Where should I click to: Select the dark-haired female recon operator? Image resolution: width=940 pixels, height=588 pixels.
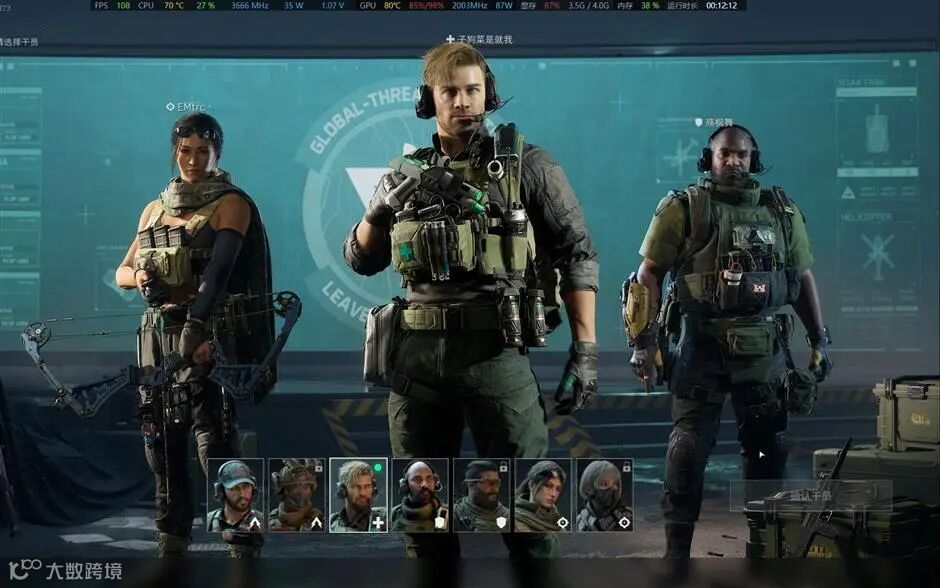[543, 495]
